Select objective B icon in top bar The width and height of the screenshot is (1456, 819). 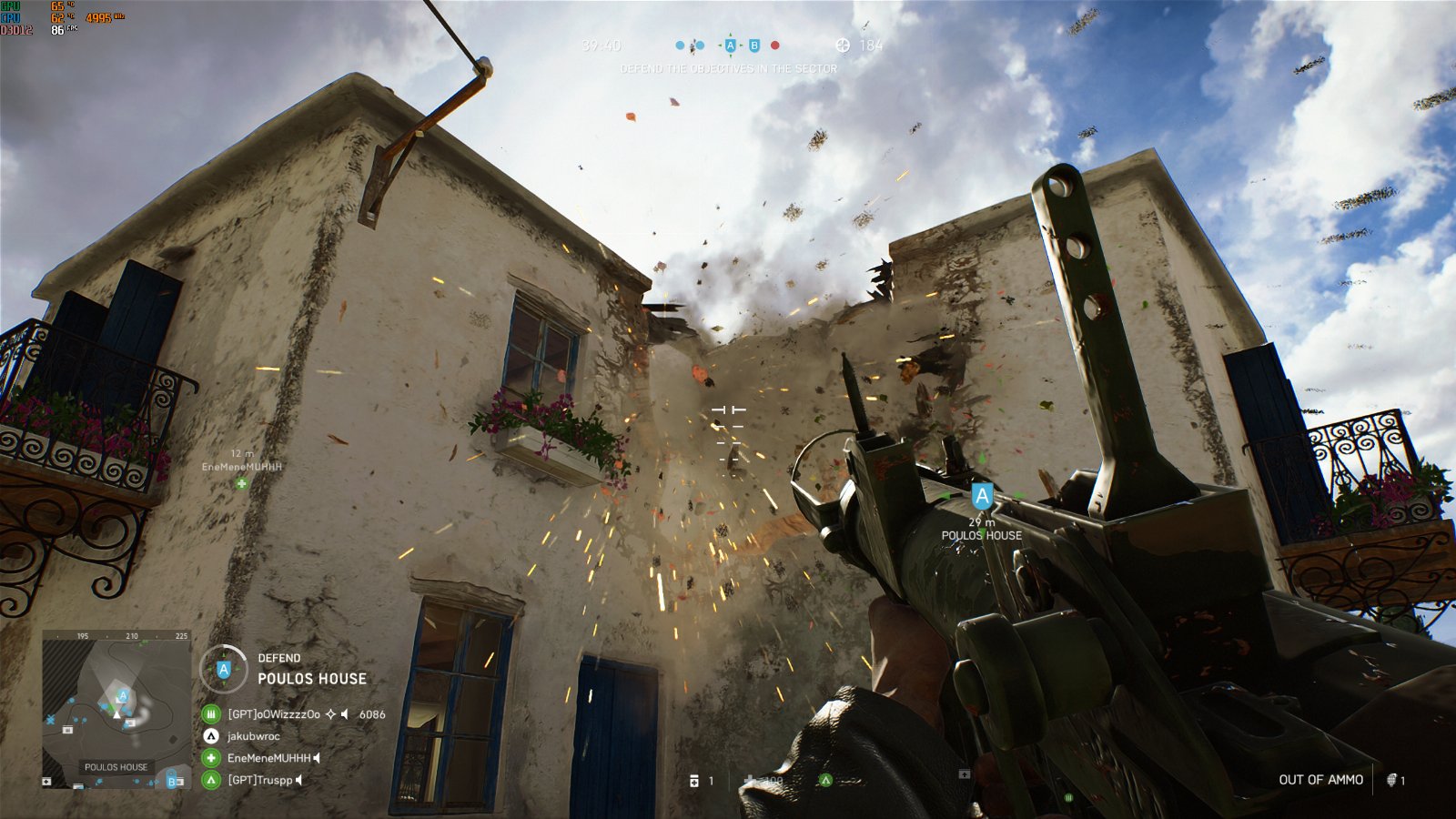pos(754,45)
